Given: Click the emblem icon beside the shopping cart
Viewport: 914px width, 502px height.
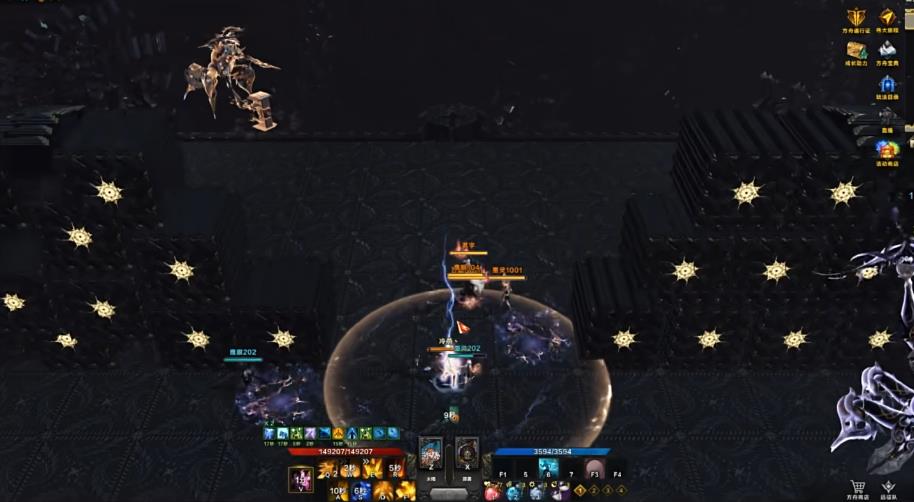Looking at the screenshot, I should pyautogui.click(x=888, y=486).
